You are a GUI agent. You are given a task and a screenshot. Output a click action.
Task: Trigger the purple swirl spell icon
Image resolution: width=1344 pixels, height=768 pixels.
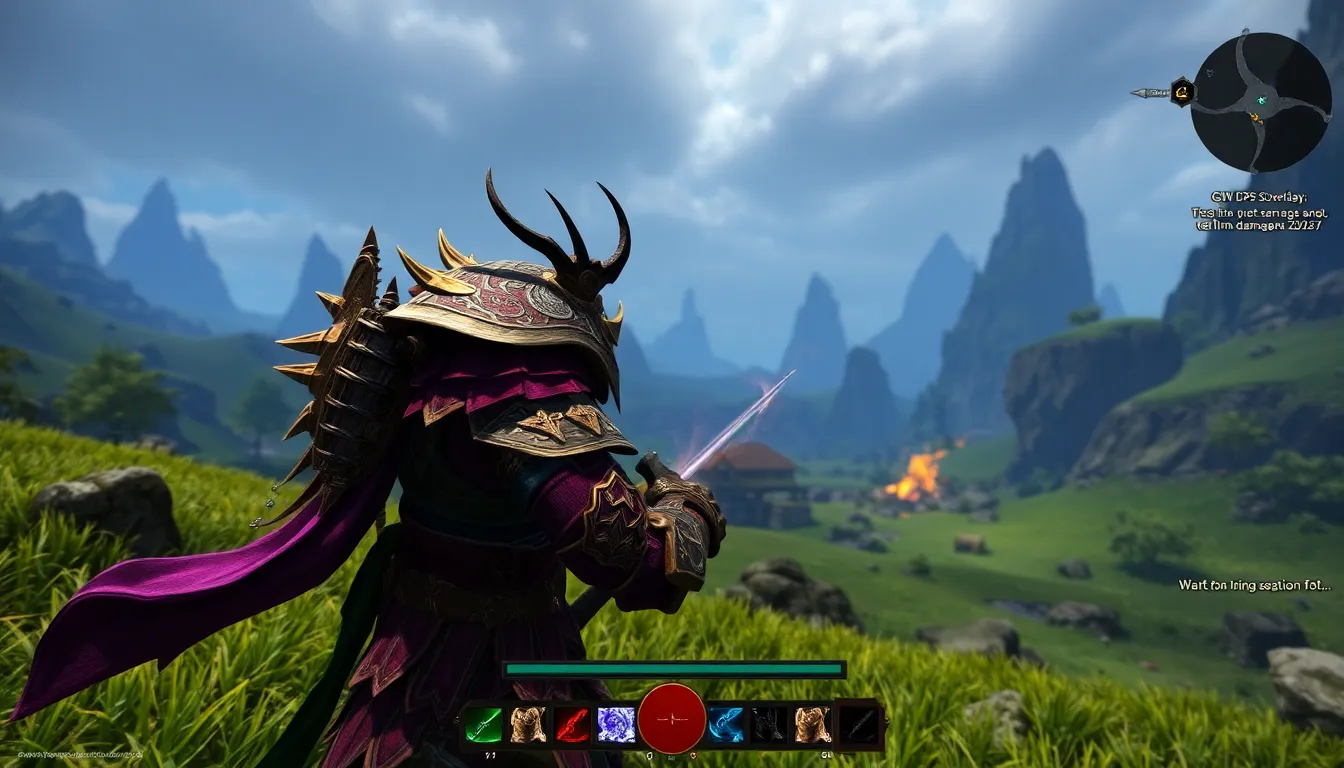(x=616, y=724)
